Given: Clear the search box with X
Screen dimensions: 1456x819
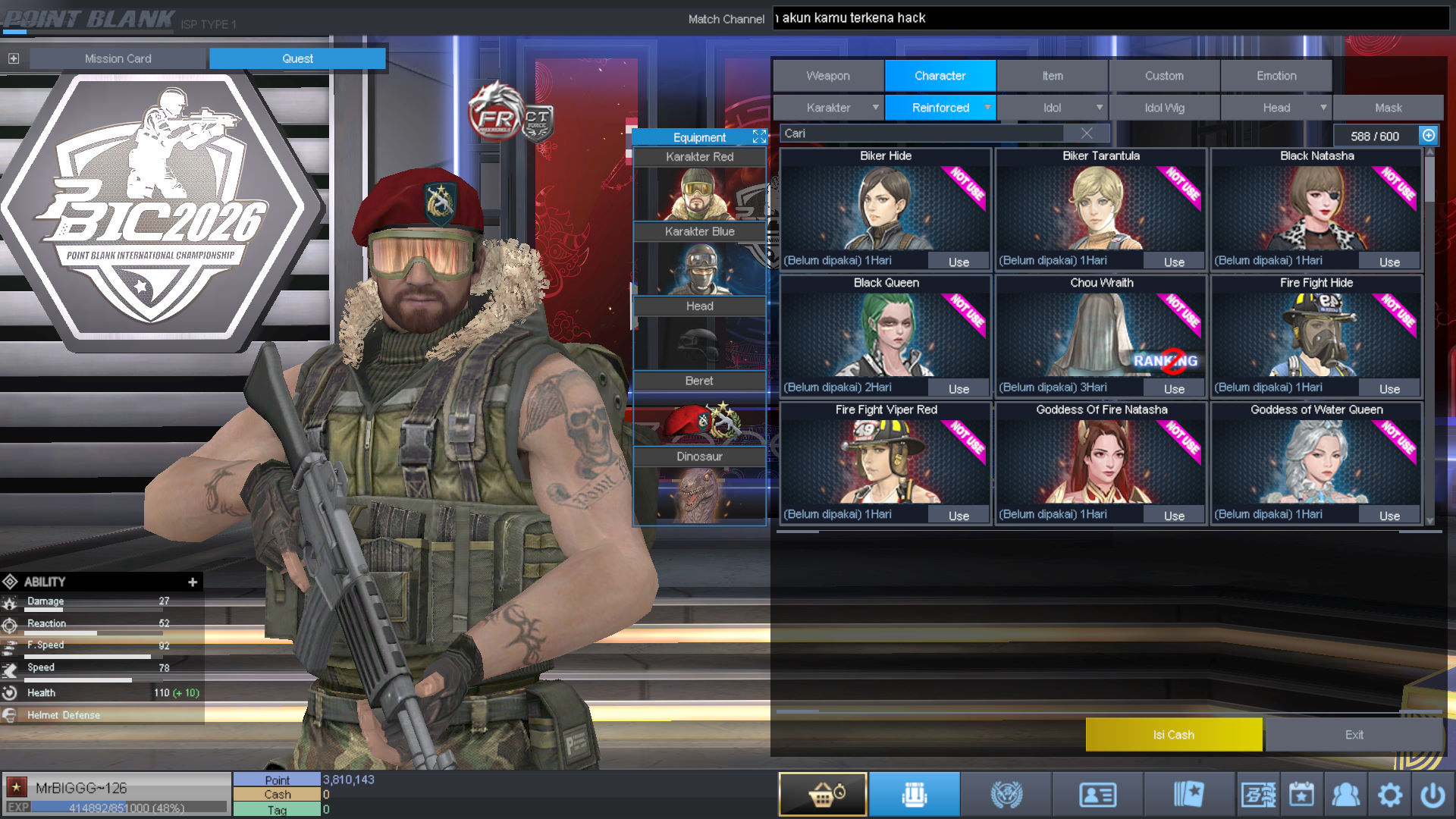Looking at the screenshot, I should coord(1087,133).
